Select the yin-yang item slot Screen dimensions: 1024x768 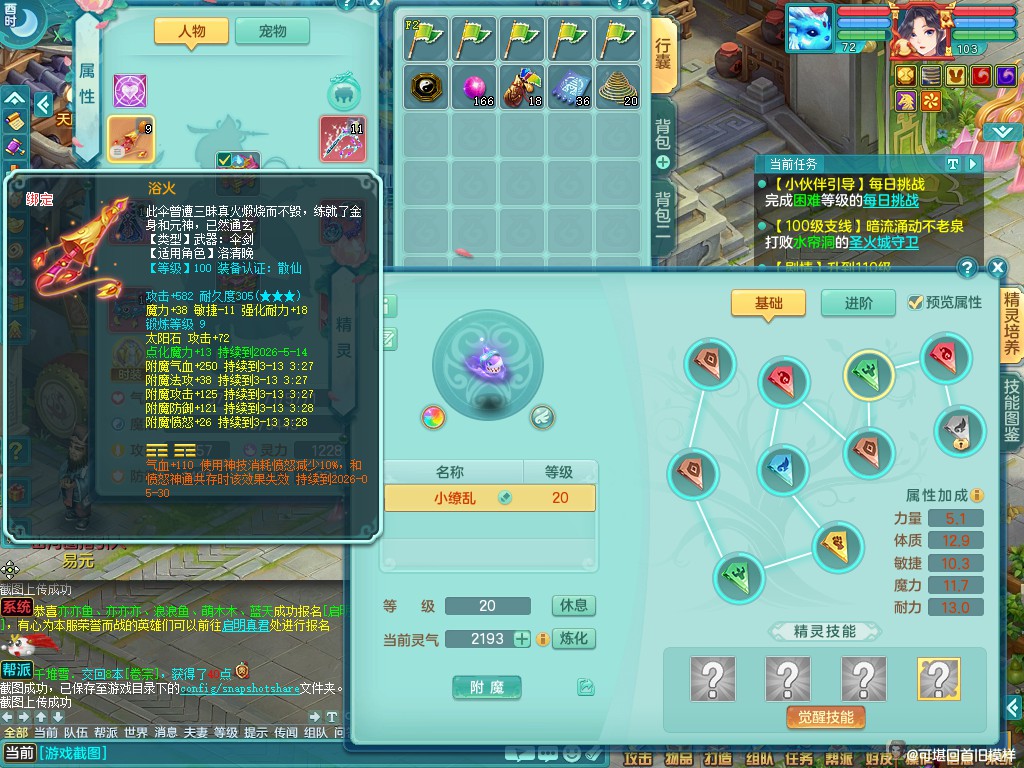tap(427, 87)
